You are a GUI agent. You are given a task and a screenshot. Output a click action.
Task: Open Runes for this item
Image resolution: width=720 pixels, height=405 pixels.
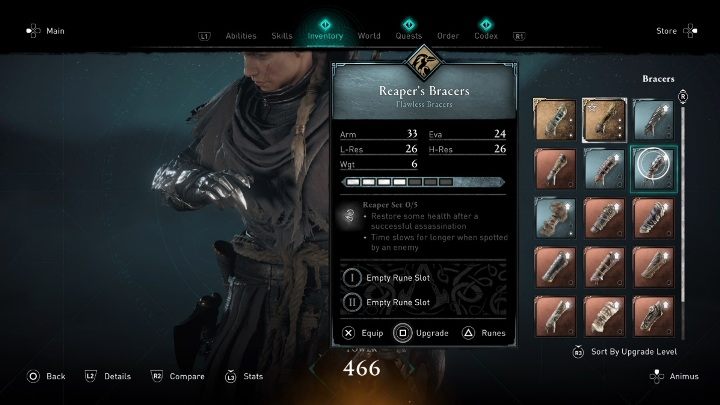click(485, 333)
